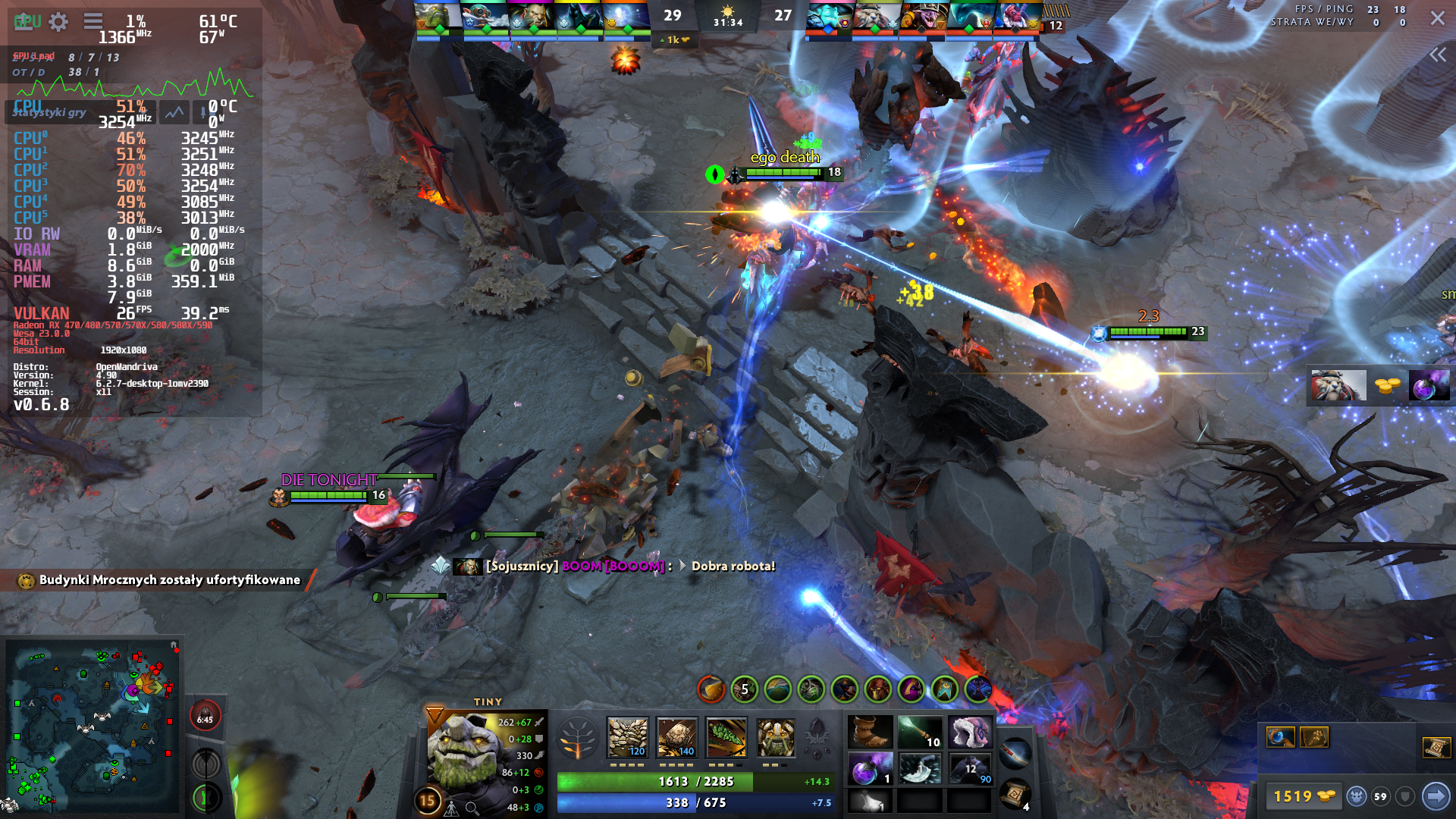Use the purple orb item
Viewport: 1456px width, 819px height.
870,769
